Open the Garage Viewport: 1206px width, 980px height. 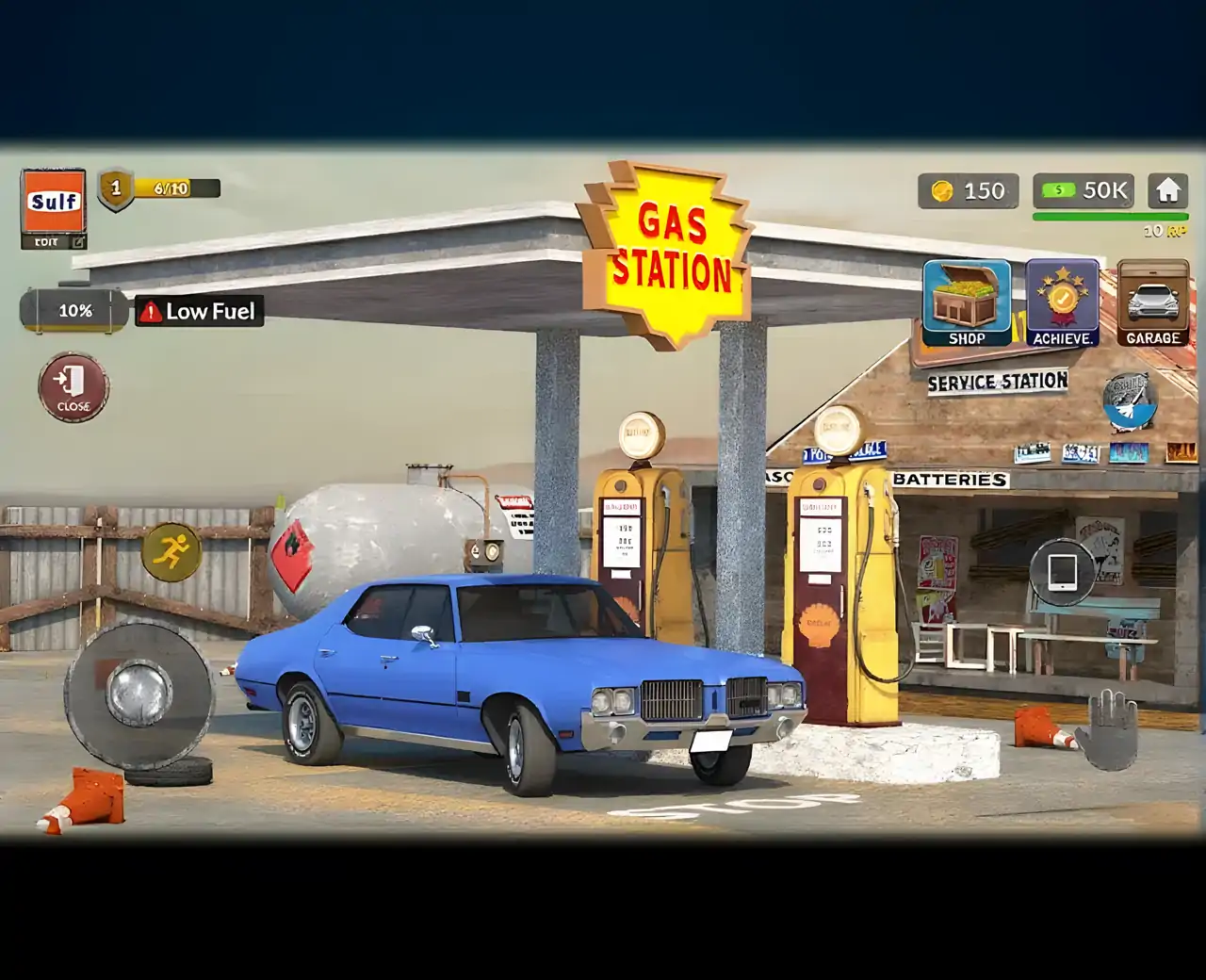coord(1152,303)
